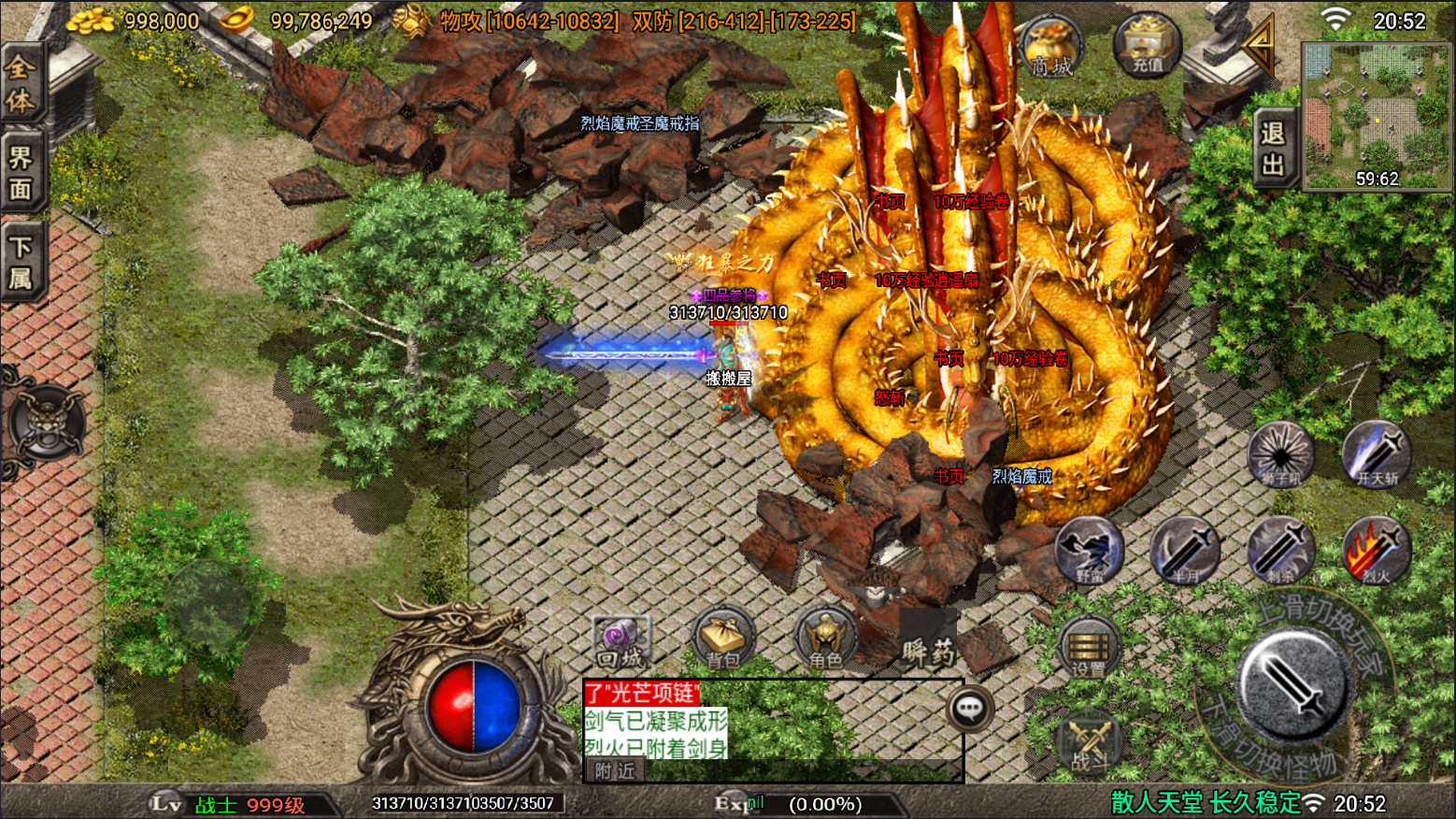The width and height of the screenshot is (1456, 819).
Task: Tap the 退出 exit button
Action: (x=1273, y=149)
